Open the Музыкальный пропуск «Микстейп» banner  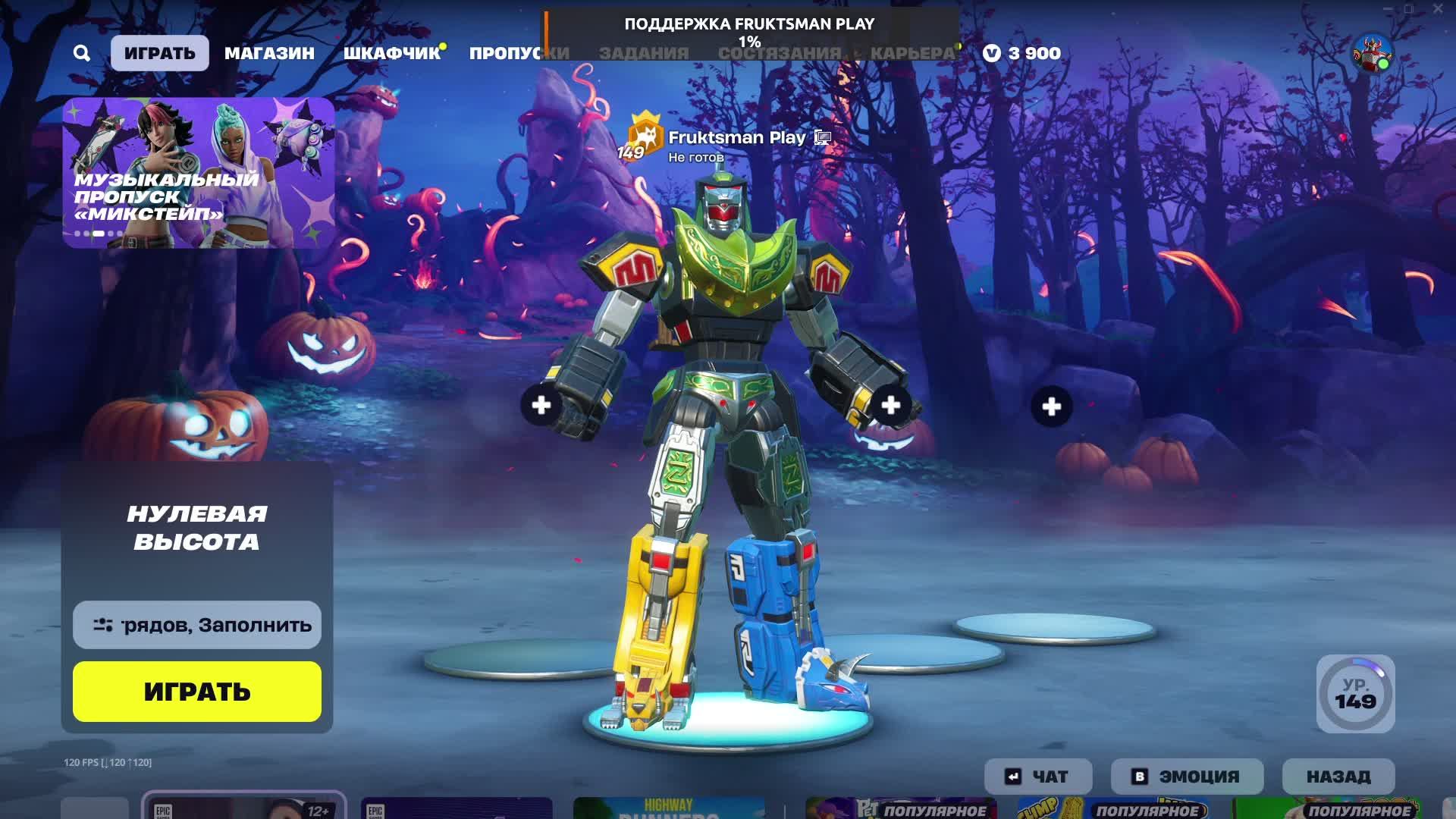coord(199,173)
